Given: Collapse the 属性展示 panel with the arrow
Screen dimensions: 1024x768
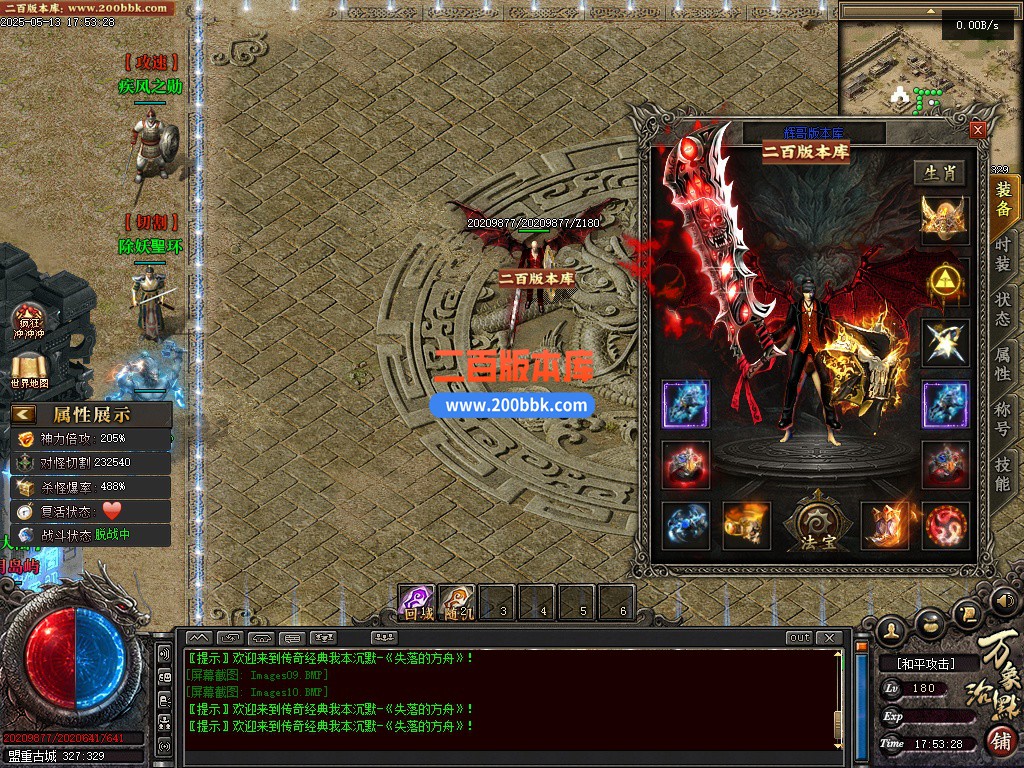Looking at the screenshot, I should pos(24,414).
